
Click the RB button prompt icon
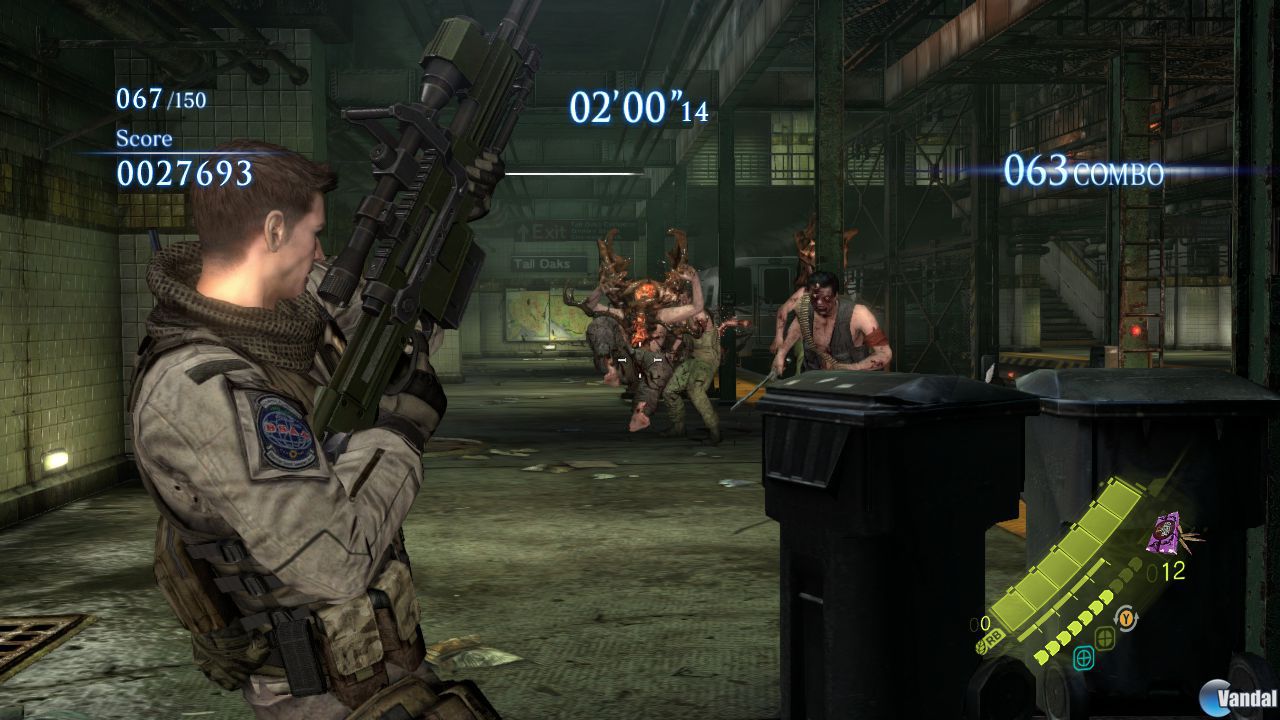click(x=992, y=637)
